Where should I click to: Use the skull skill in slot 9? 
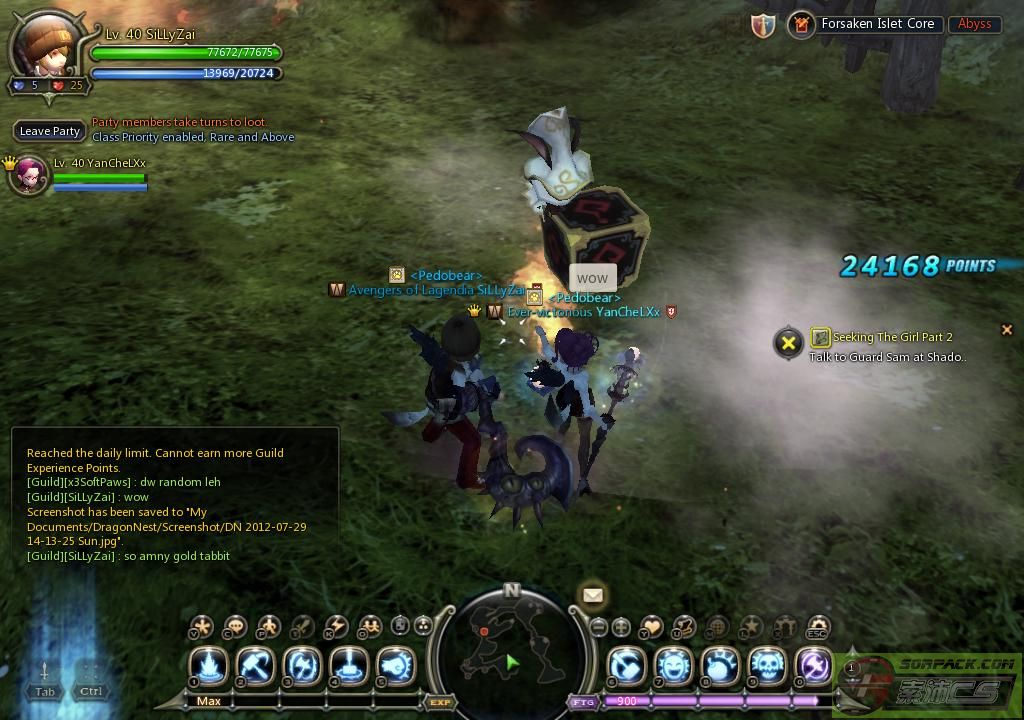click(x=767, y=666)
